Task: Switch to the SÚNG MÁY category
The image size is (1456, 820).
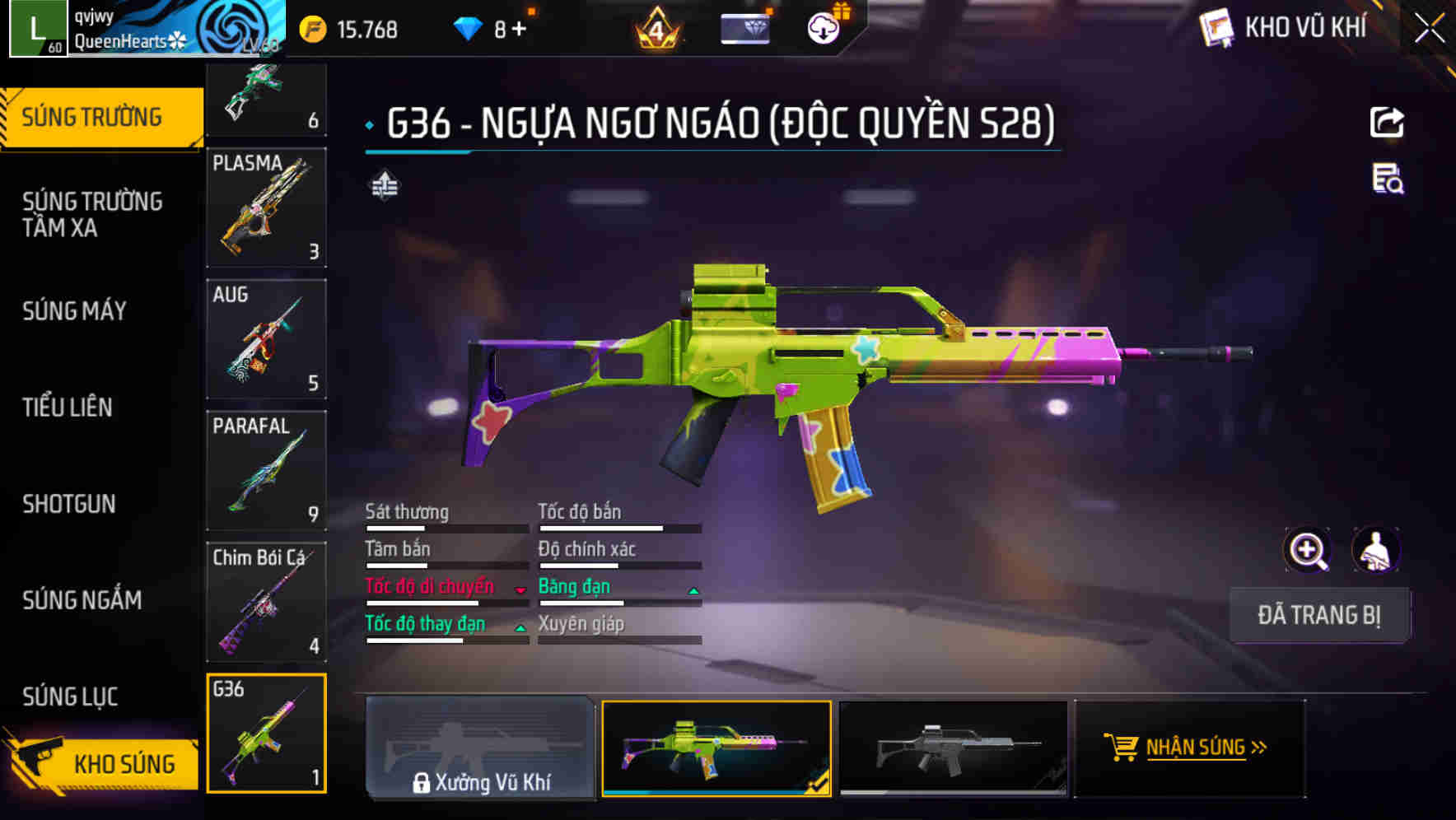Action: click(74, 311)
